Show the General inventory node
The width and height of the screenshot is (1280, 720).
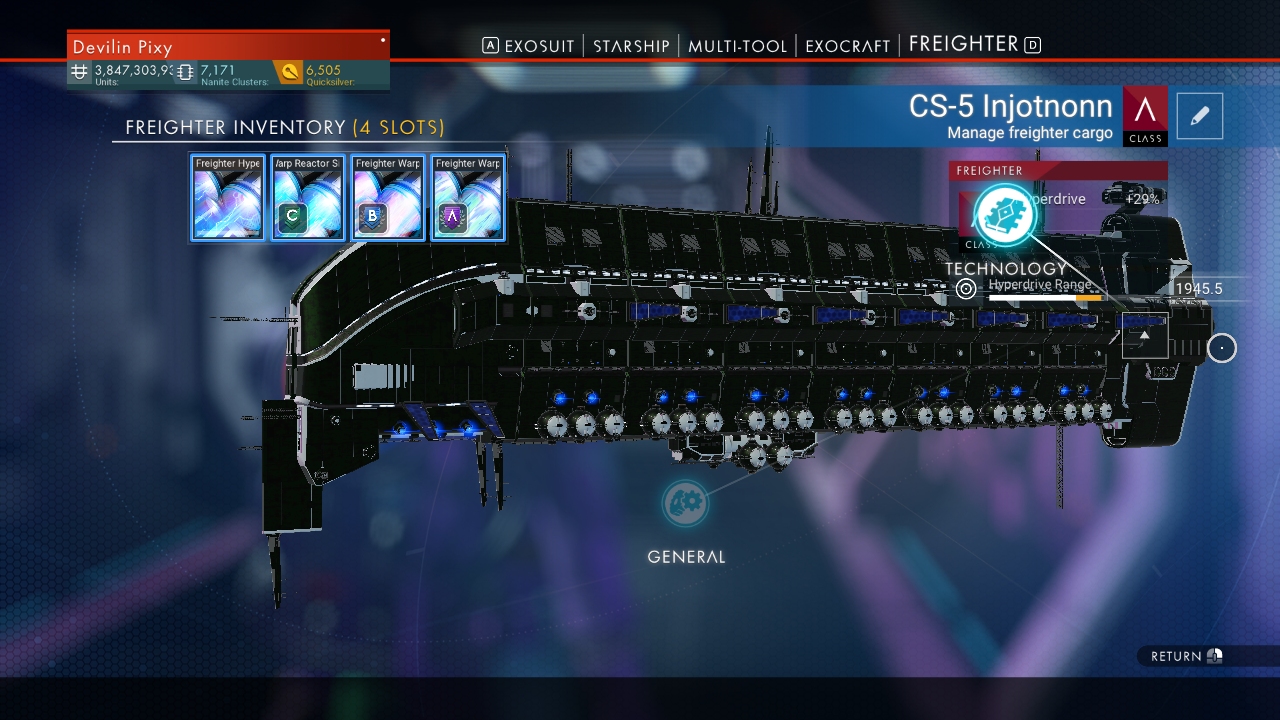(686, 504)
